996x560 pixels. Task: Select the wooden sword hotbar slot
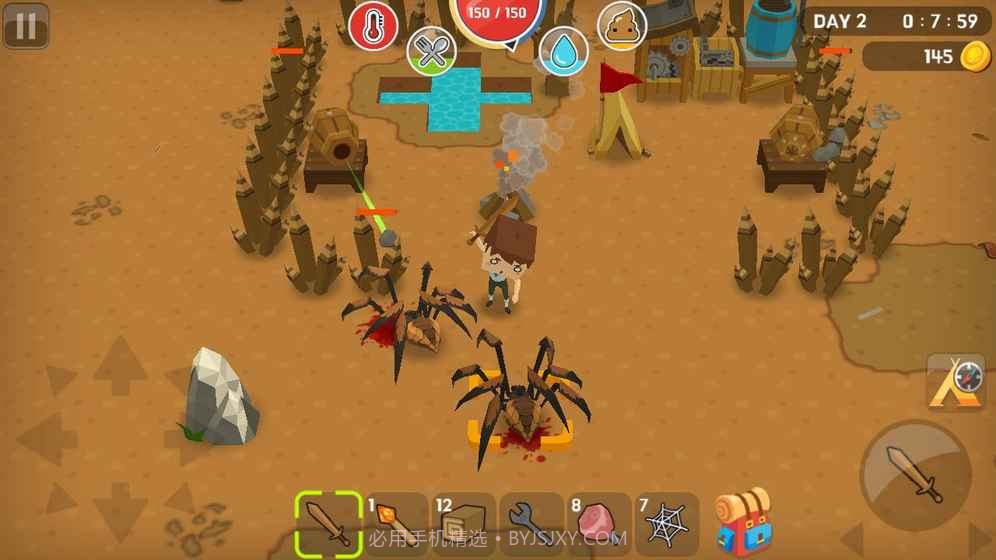point(328,523)
